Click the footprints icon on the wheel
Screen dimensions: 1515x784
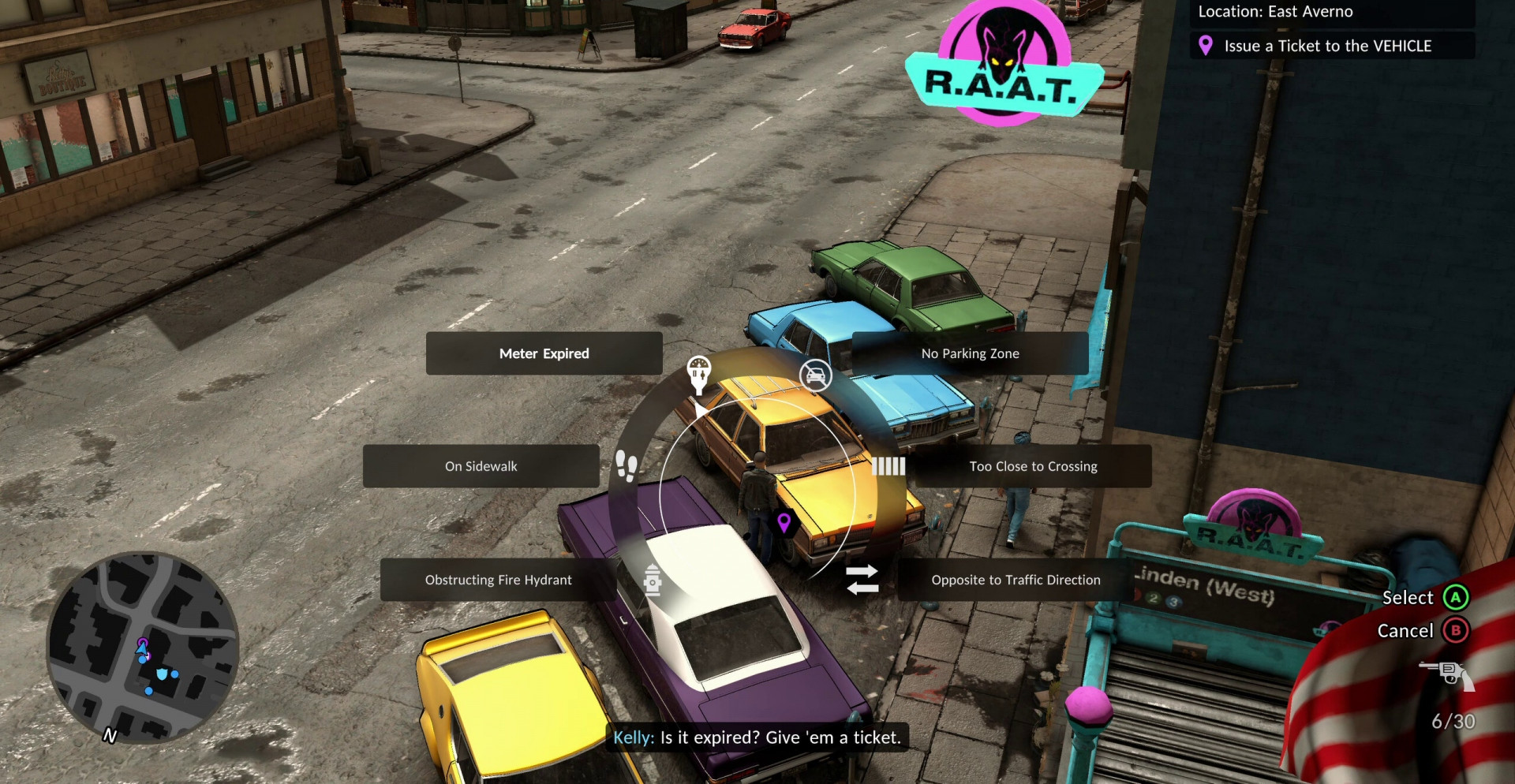click(627, 465)
